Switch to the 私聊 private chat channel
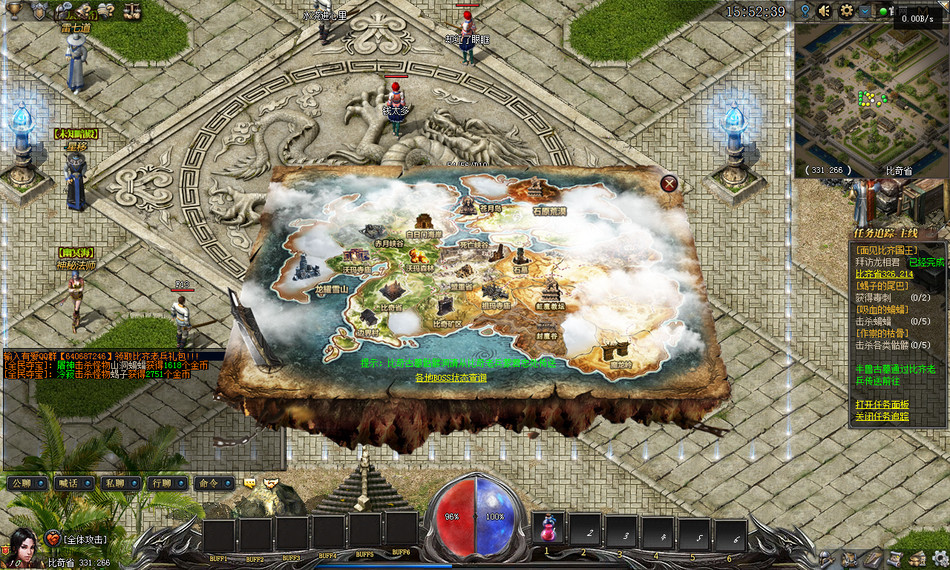Image resolution: width=950 pixels, height=570 pixels. pos(115,482)
